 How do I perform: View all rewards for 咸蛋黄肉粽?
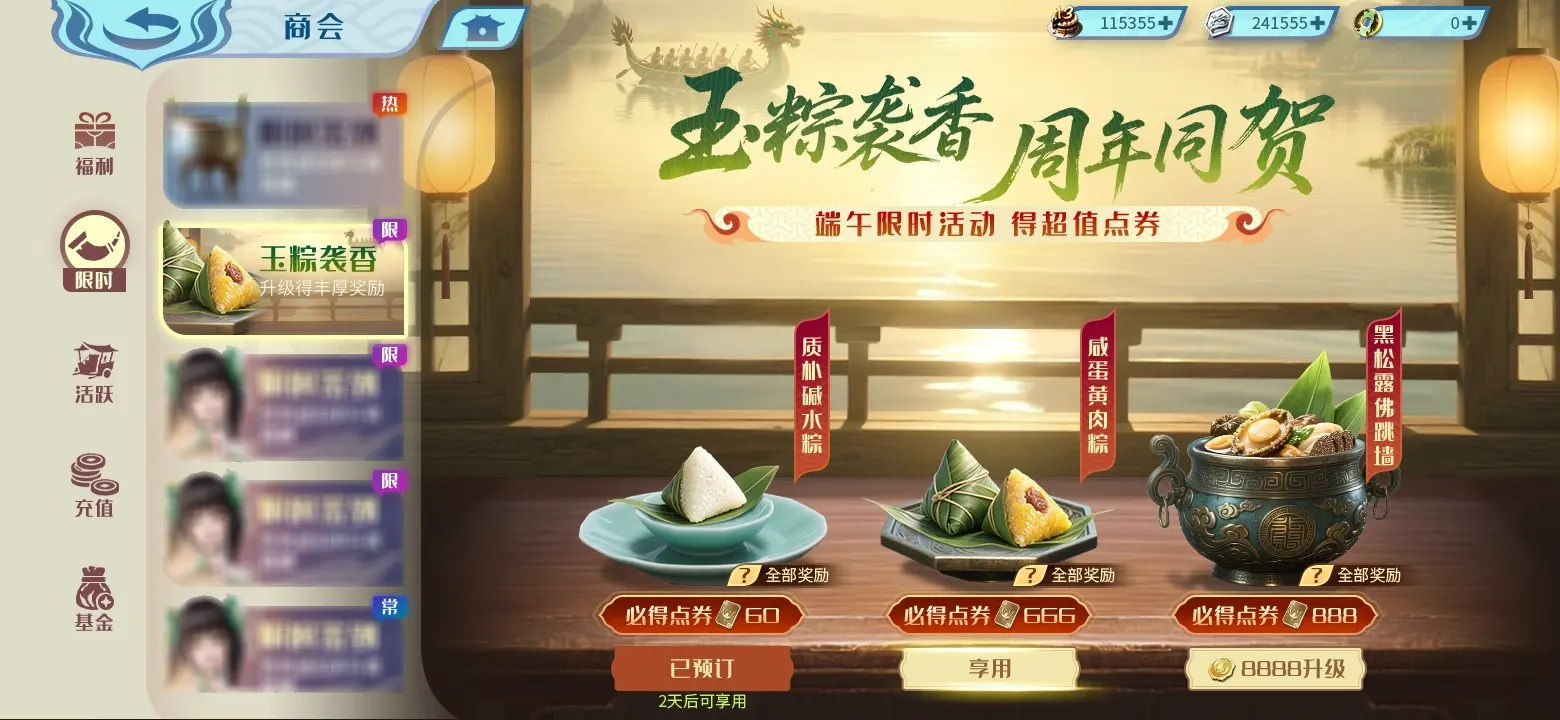click(x=1070, y=575)
